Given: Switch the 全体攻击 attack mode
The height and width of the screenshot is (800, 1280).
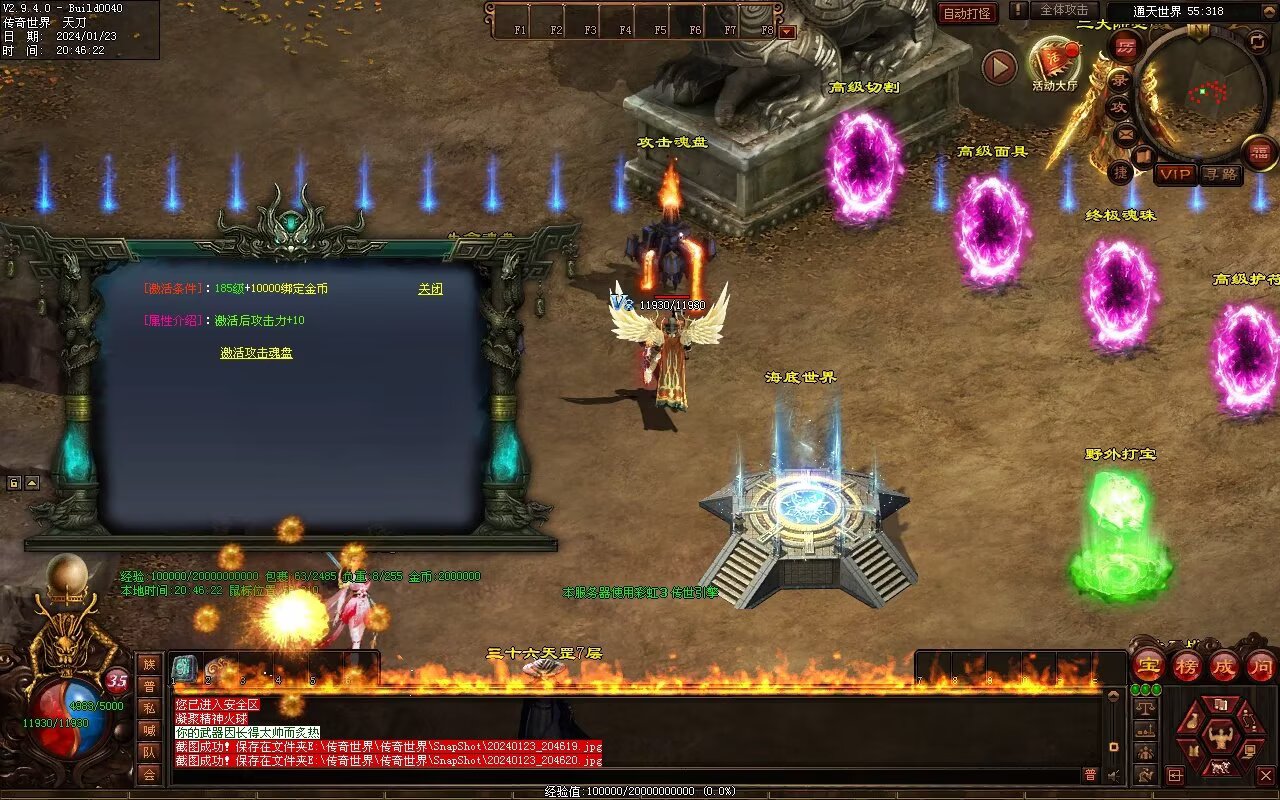Looking at the screenshot, I should 1063,10.
